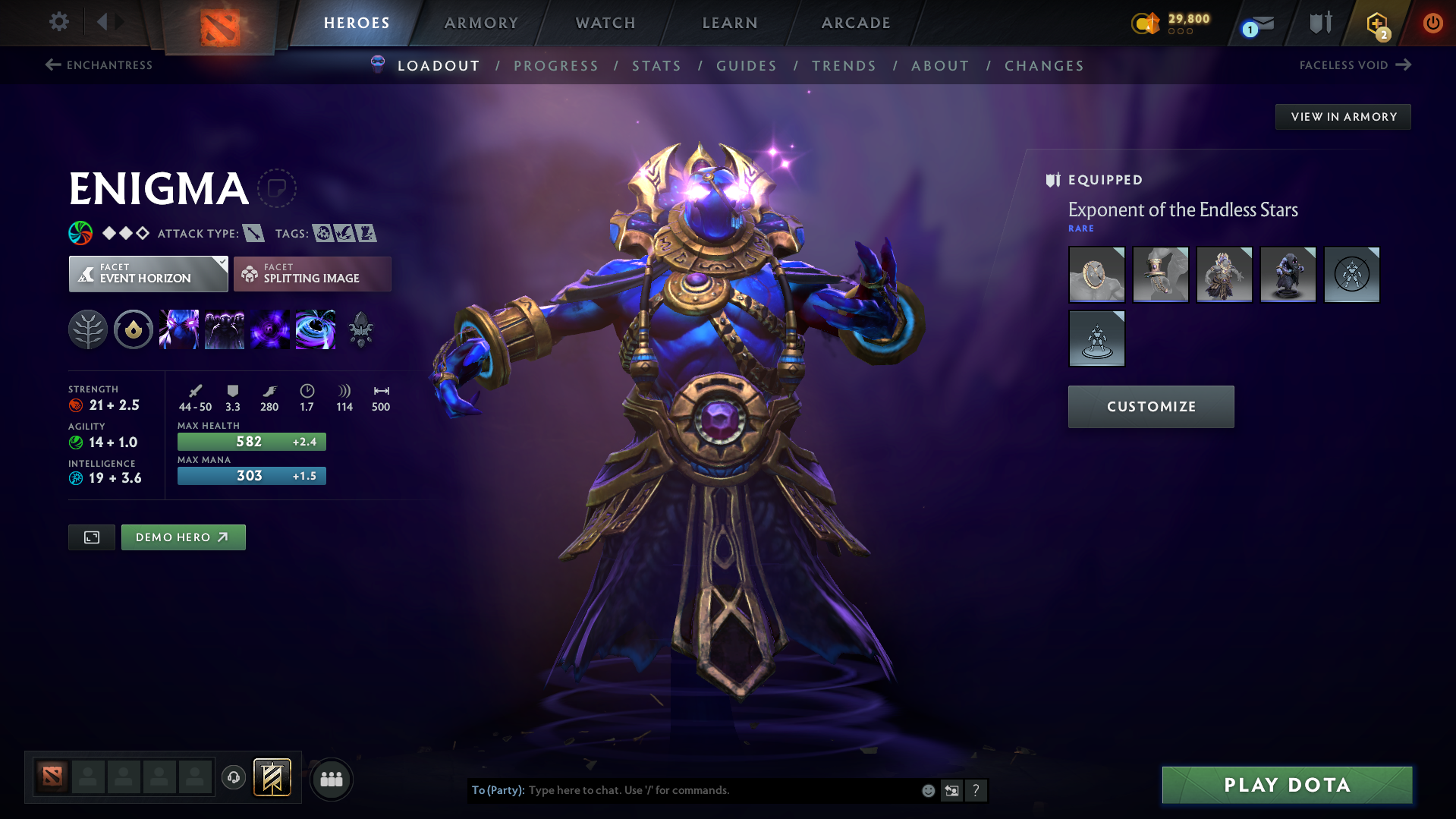Open Faceless Void via the right arrow
Image resolution: width=1456 pixels, height=819 pixels.
tap(1404, 65)
